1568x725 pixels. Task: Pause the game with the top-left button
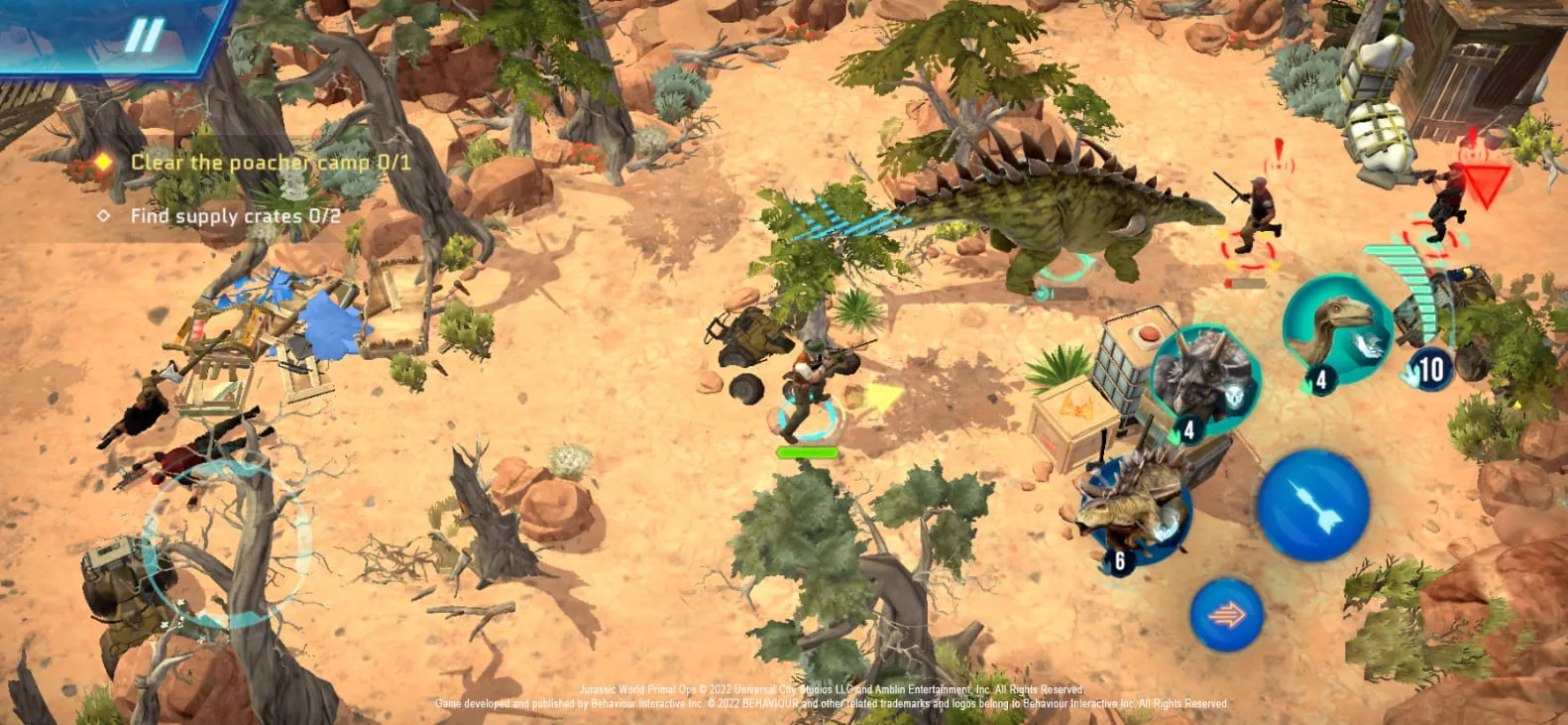coord(143,36)
